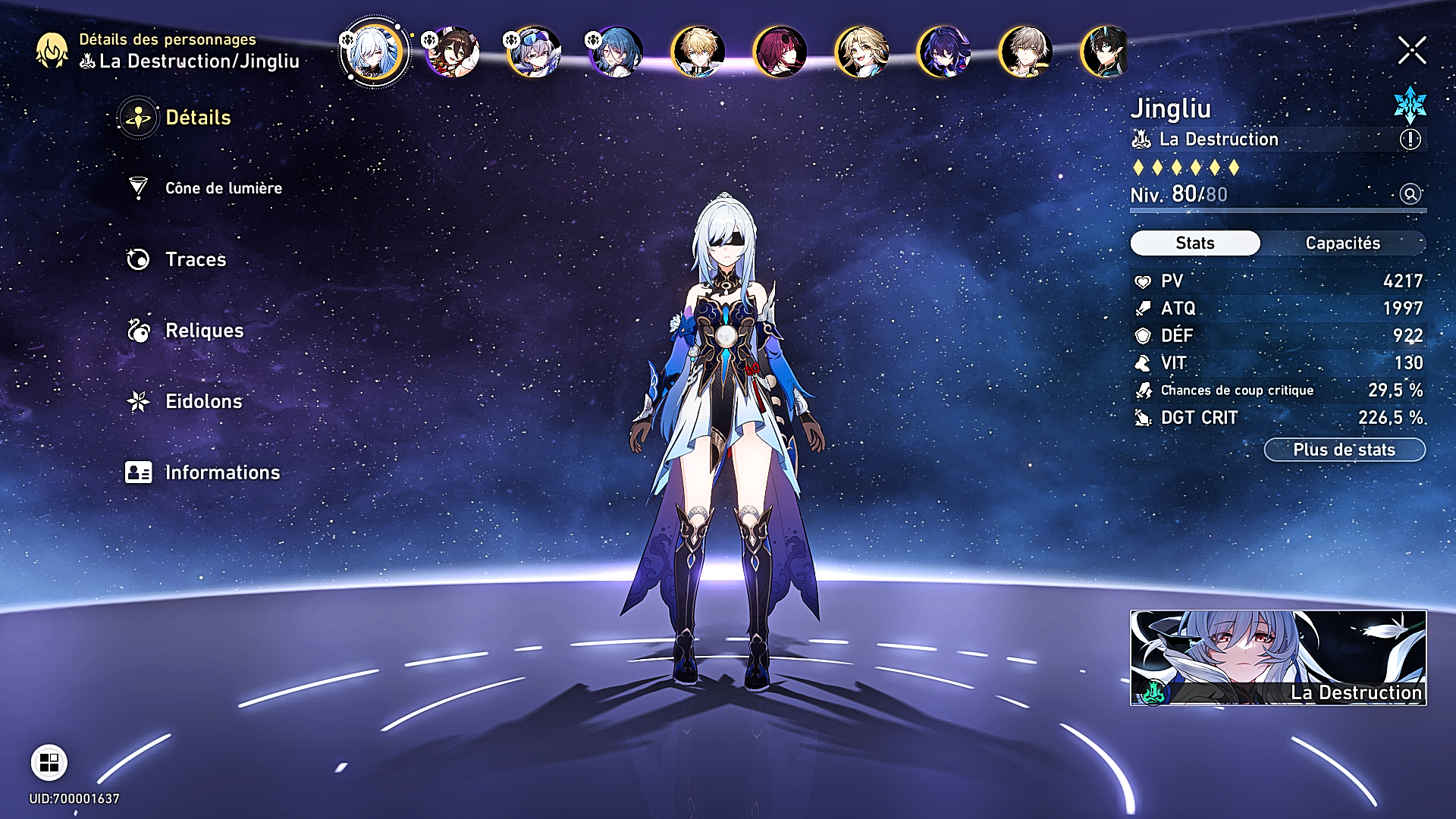The width and height of the screenshot is (1456, 819).
Task: Show the Eidolons page
Action: (203, 401)
